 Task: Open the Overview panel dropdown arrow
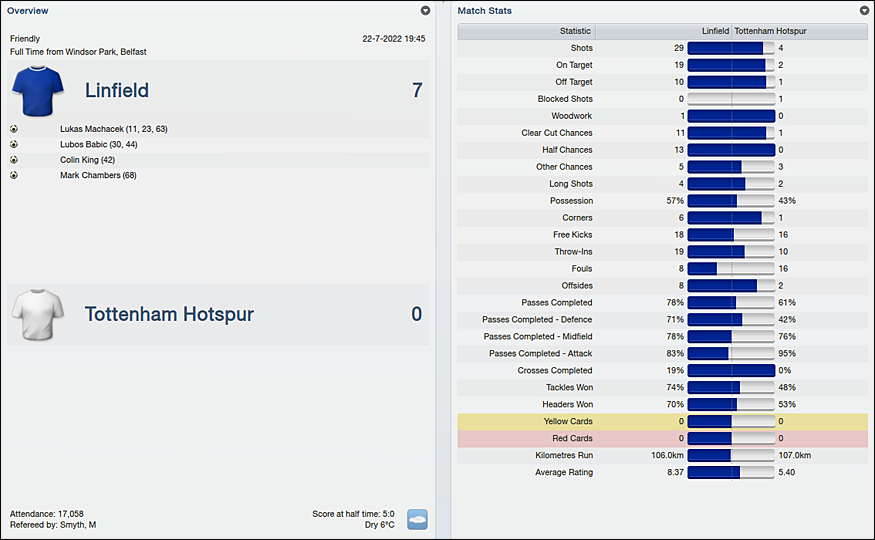(425, 10)
